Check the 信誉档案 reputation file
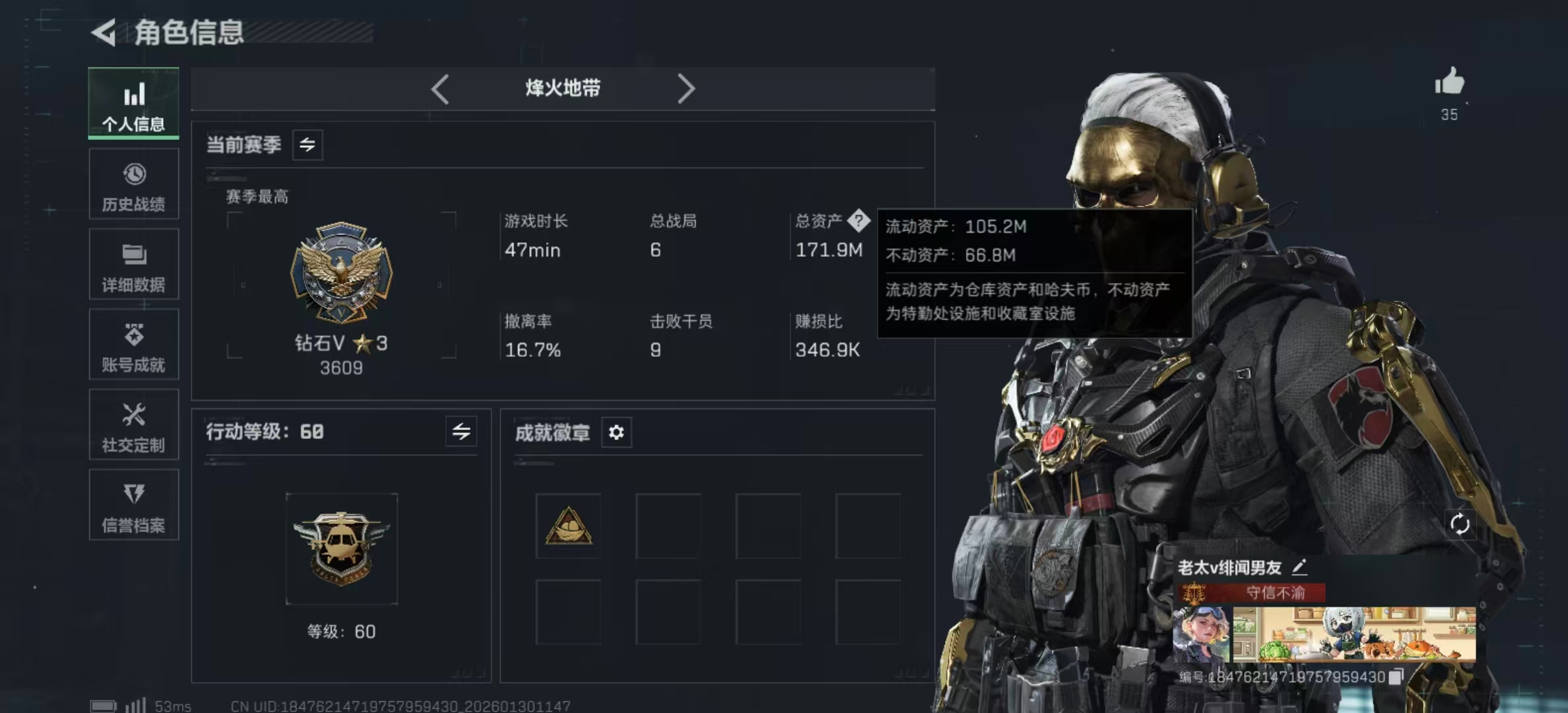 pyautogui.click(x=134, y=505)
